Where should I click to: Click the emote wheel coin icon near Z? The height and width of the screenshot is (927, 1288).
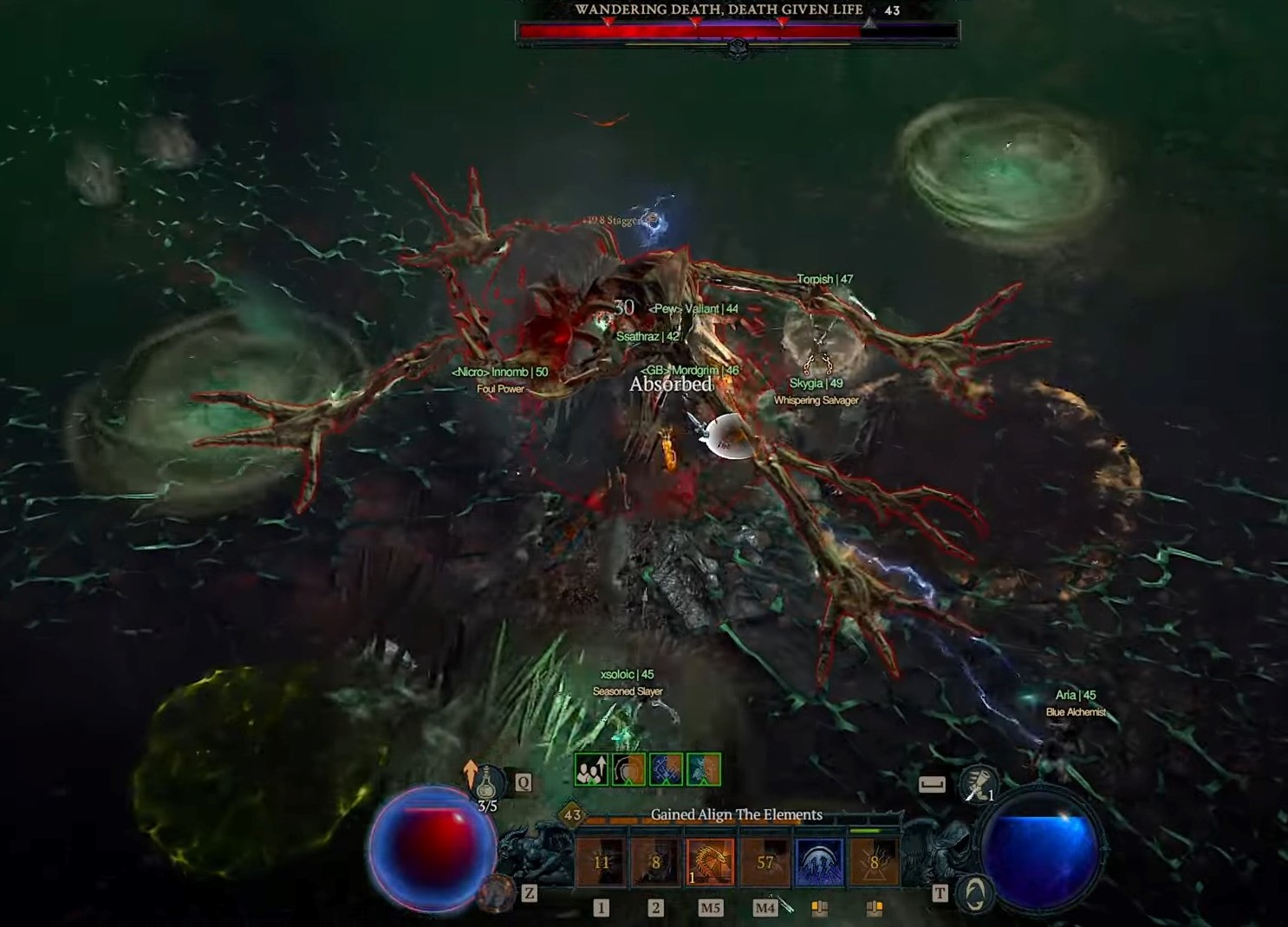click(x=497, y=895)
